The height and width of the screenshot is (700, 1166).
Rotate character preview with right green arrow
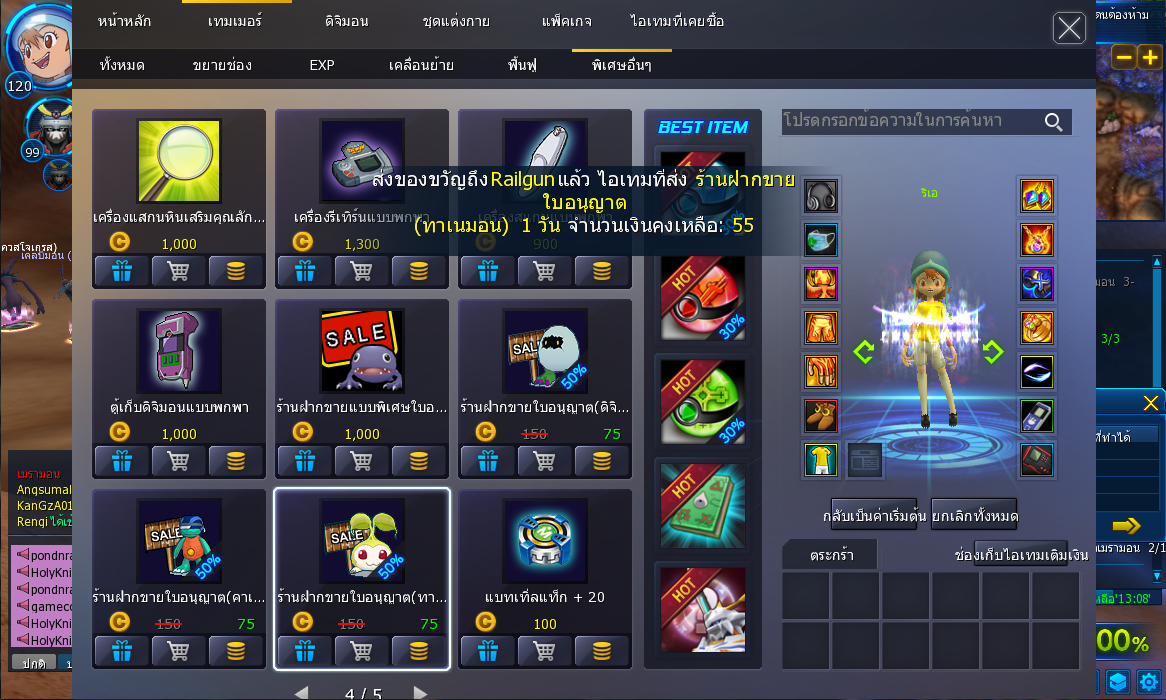click(992, 351)
